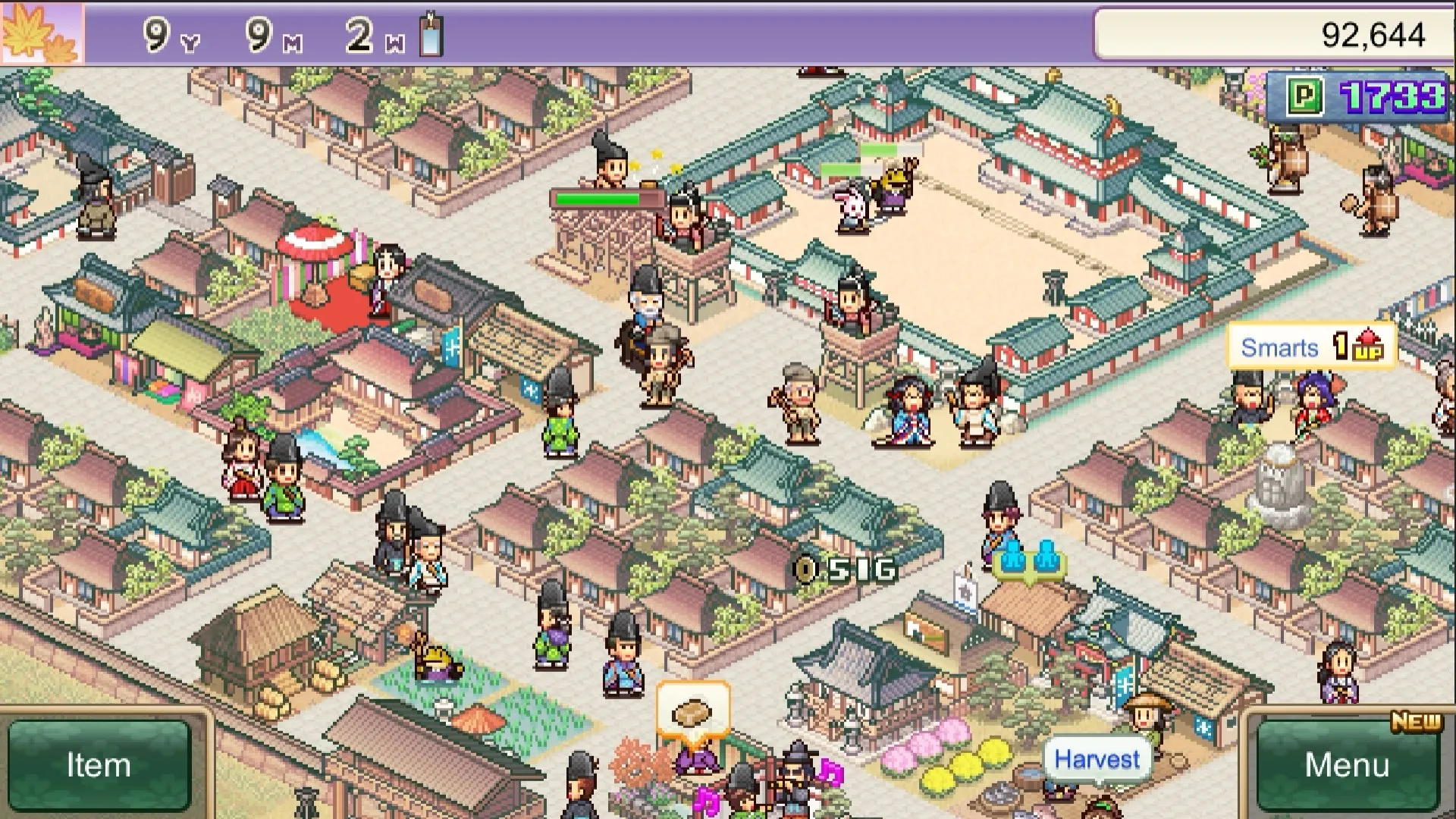Viewport: 1456px width, 819px height.
Task: Click the food request speech bubble
Action: [x=689, y=709]
